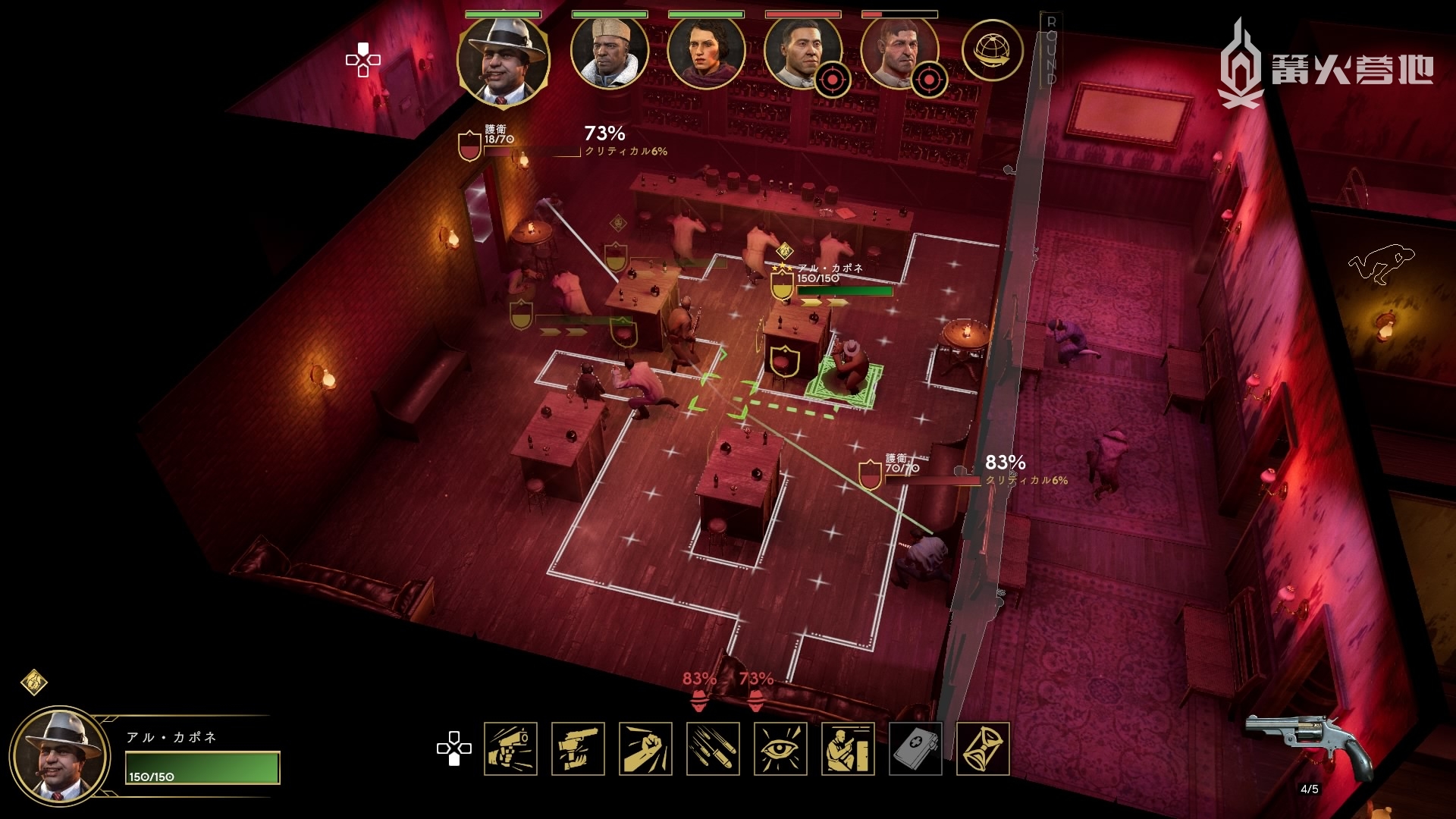Click the hourglass end turn icon
The height and width of the screenshot is (819, 1456).
pos(983,749)
